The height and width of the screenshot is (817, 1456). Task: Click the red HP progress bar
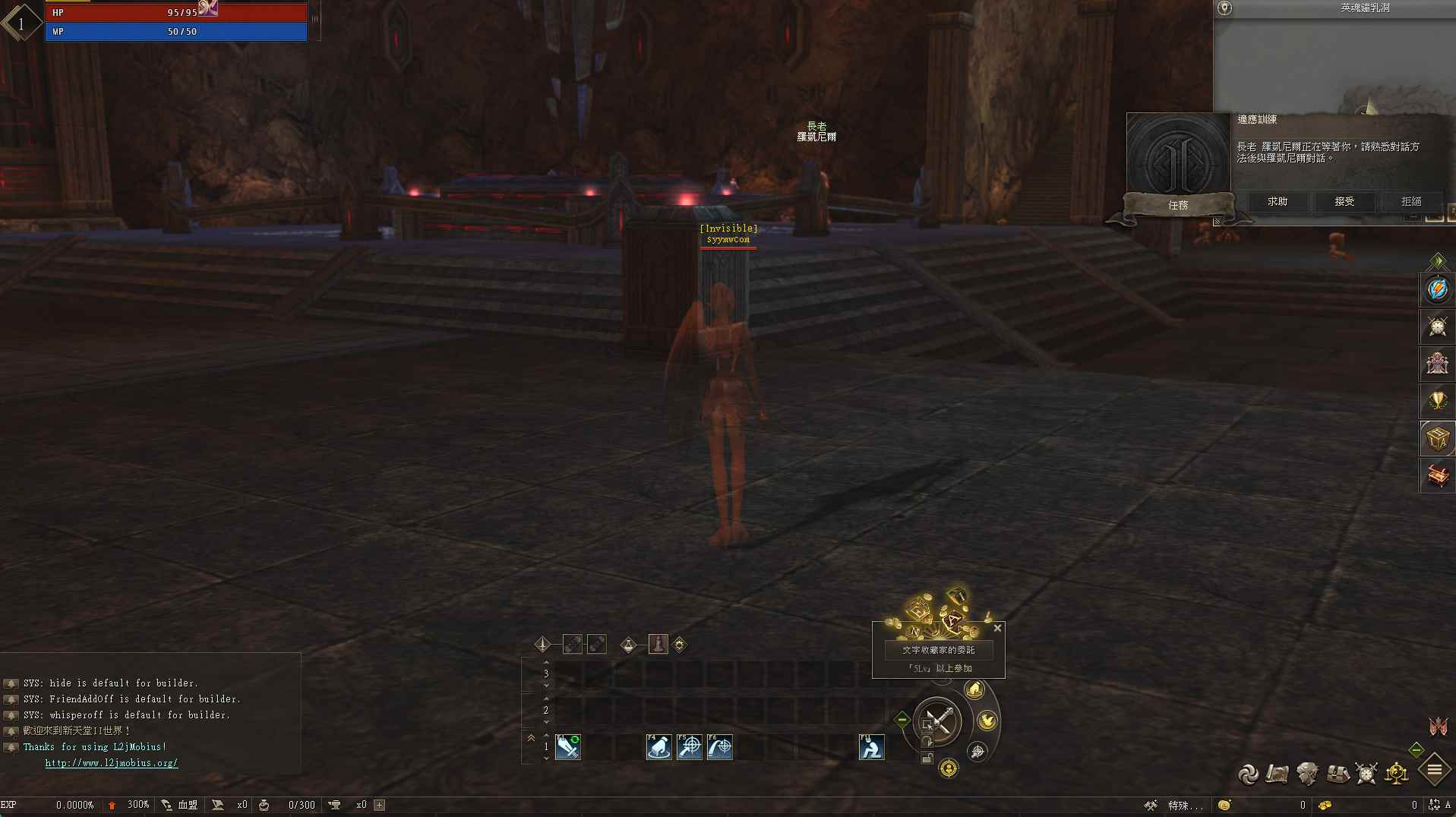coord(175,12)
